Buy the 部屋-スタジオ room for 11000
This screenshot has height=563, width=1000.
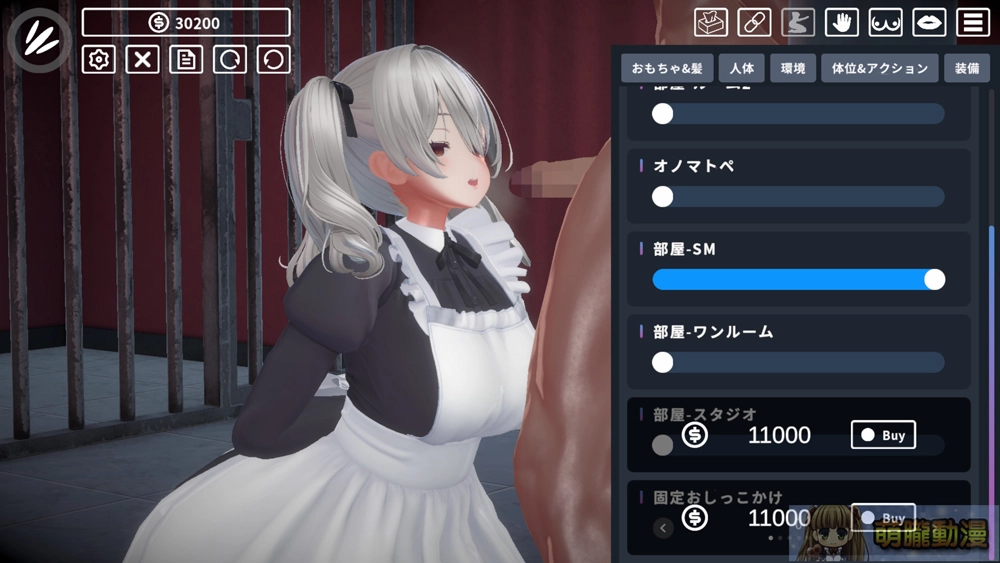click(x=883, y=435)
